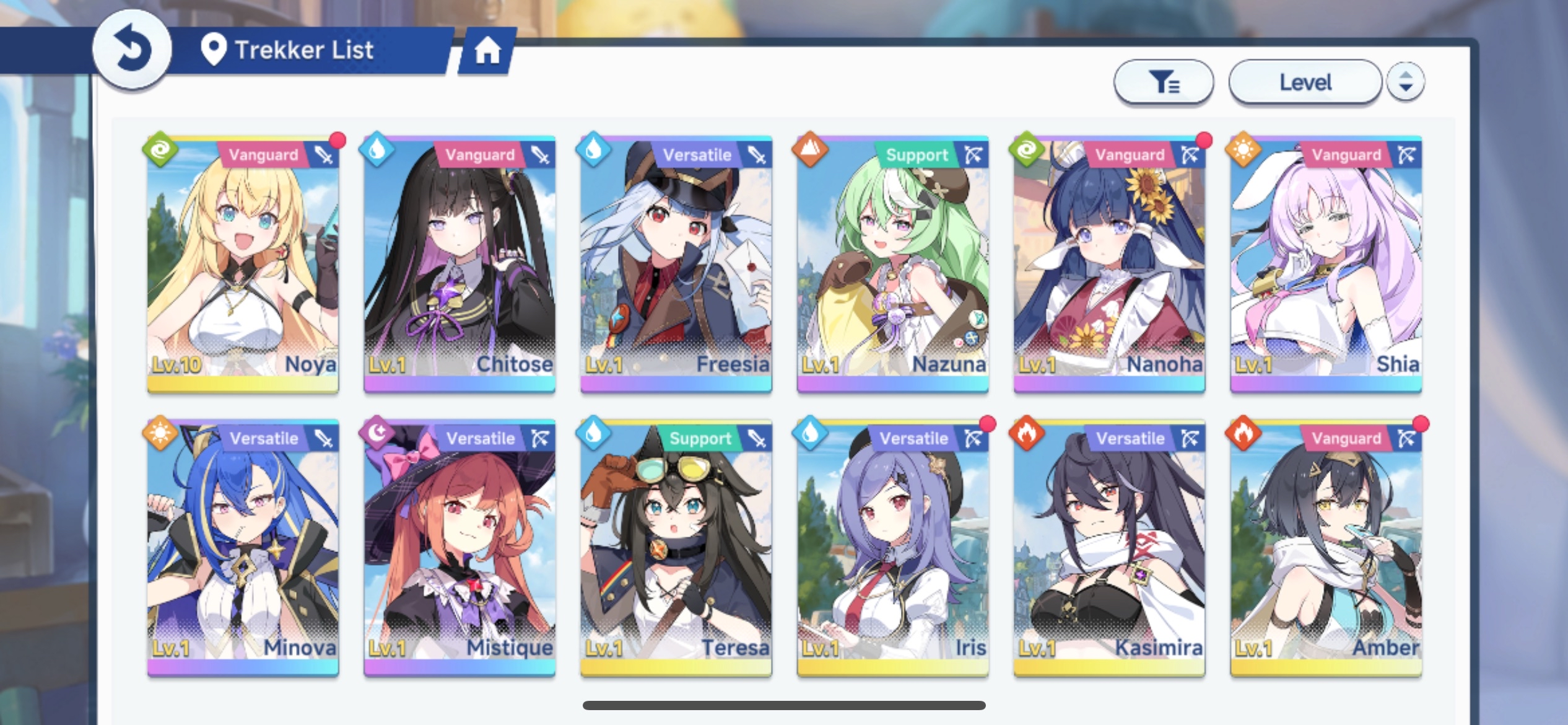1568x725 pixels.
Task: Go back using the return arrow button
Action: tap(131, 50)
